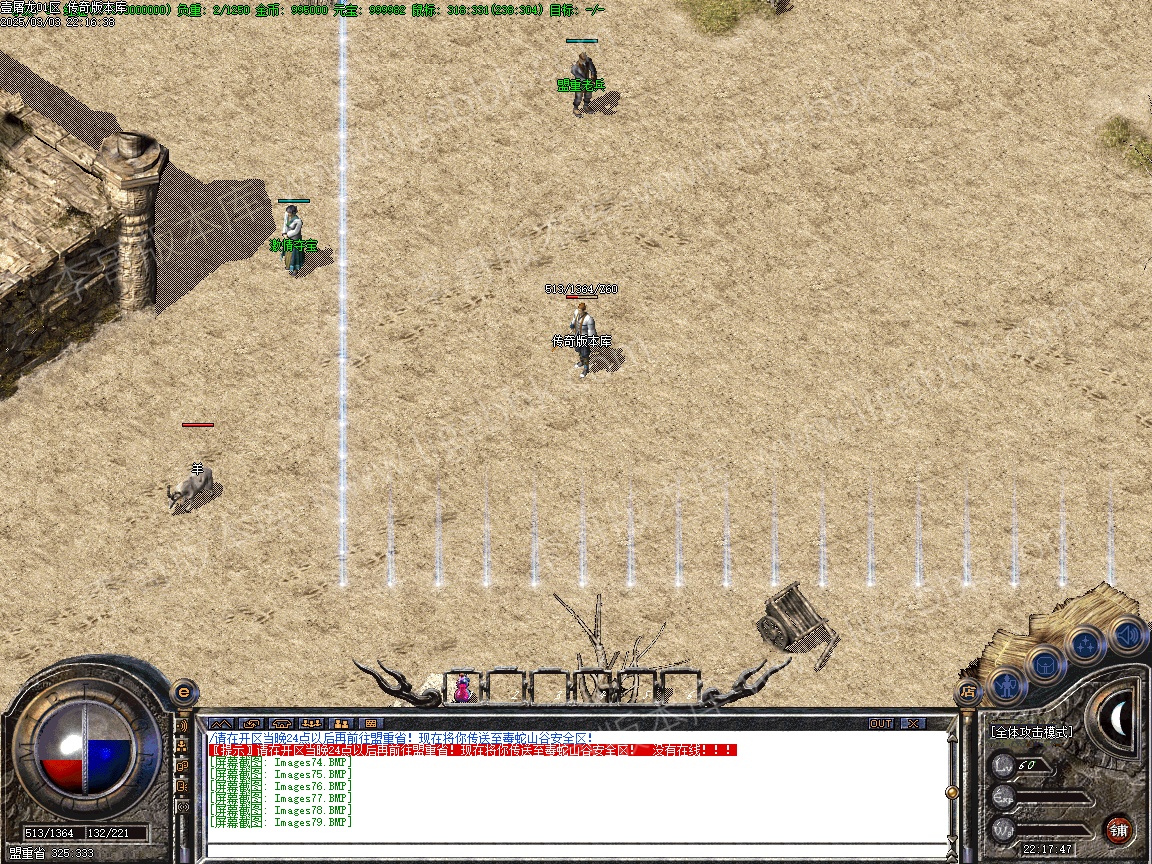This screenshot has width=1152, height=864.
Task: Click the chat scrollbar's gold knob
Action: [x=952, y=792]
